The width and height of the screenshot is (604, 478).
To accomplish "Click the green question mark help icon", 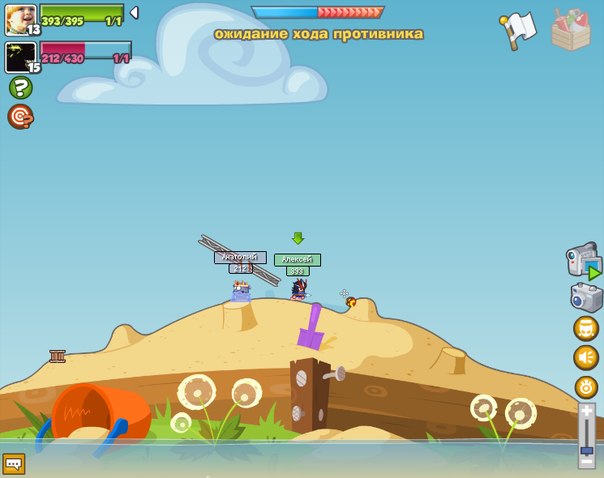I will click(x=20, y=88).
